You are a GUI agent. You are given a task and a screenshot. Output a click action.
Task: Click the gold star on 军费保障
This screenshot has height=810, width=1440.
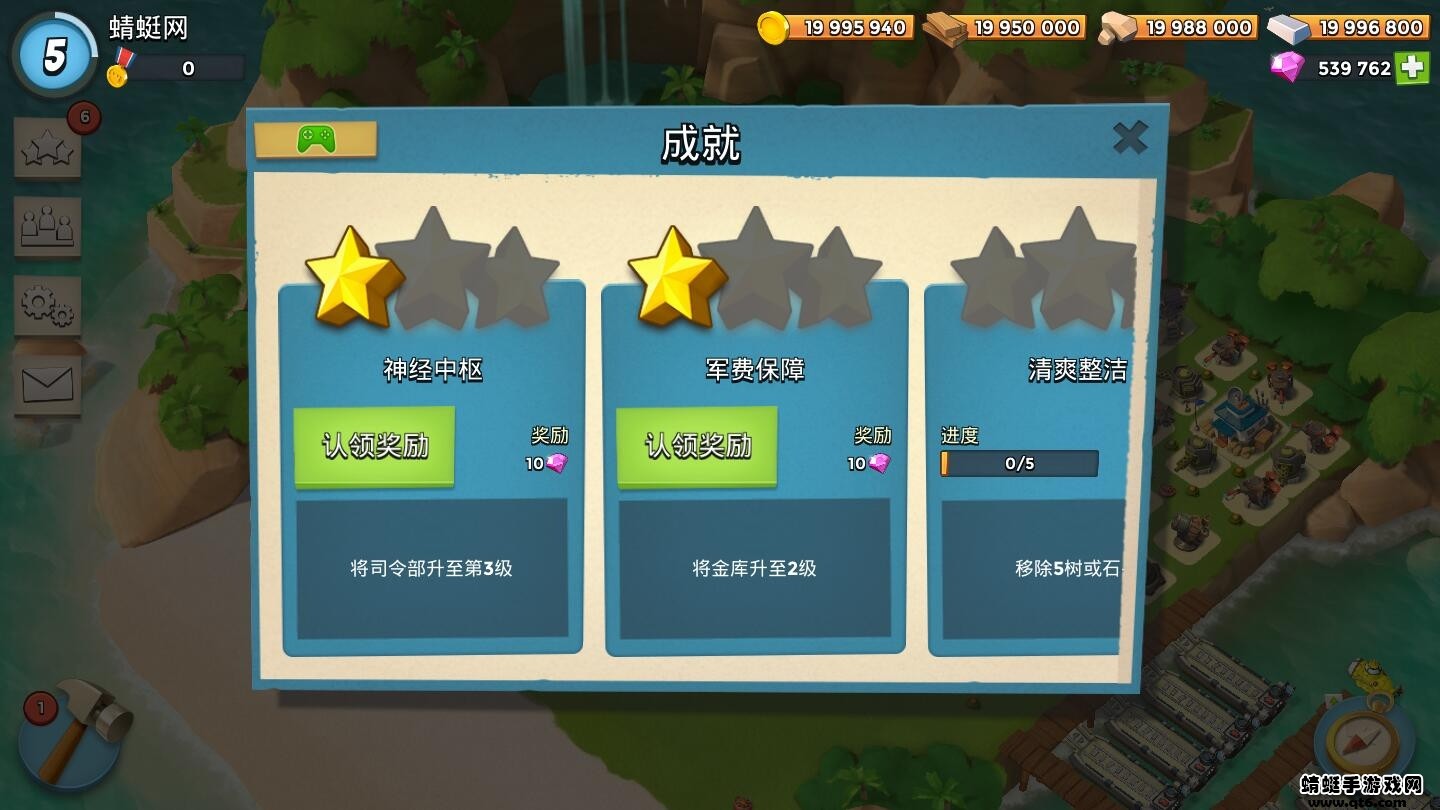[674, 280]
